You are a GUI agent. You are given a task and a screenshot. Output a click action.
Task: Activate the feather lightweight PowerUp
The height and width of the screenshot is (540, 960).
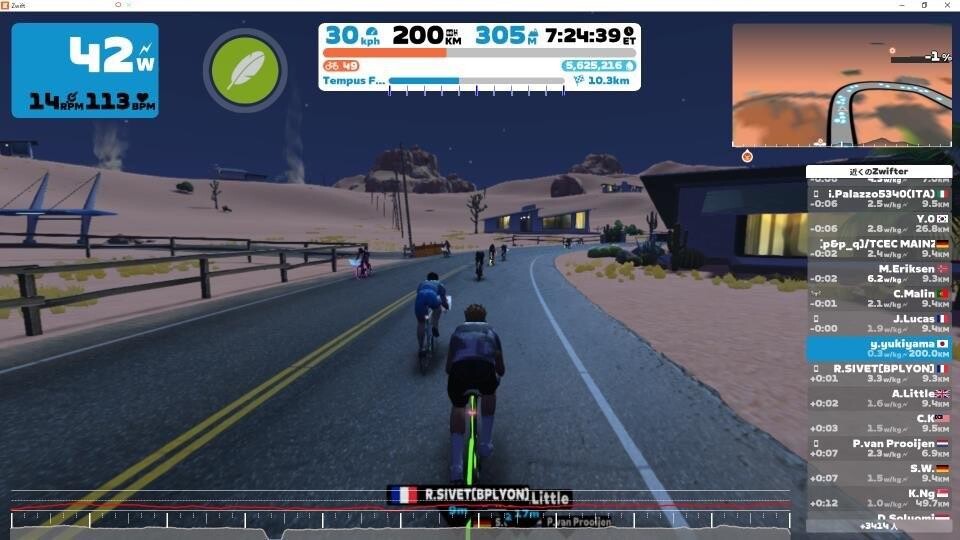pyautogui.click(x=245, y=70)
